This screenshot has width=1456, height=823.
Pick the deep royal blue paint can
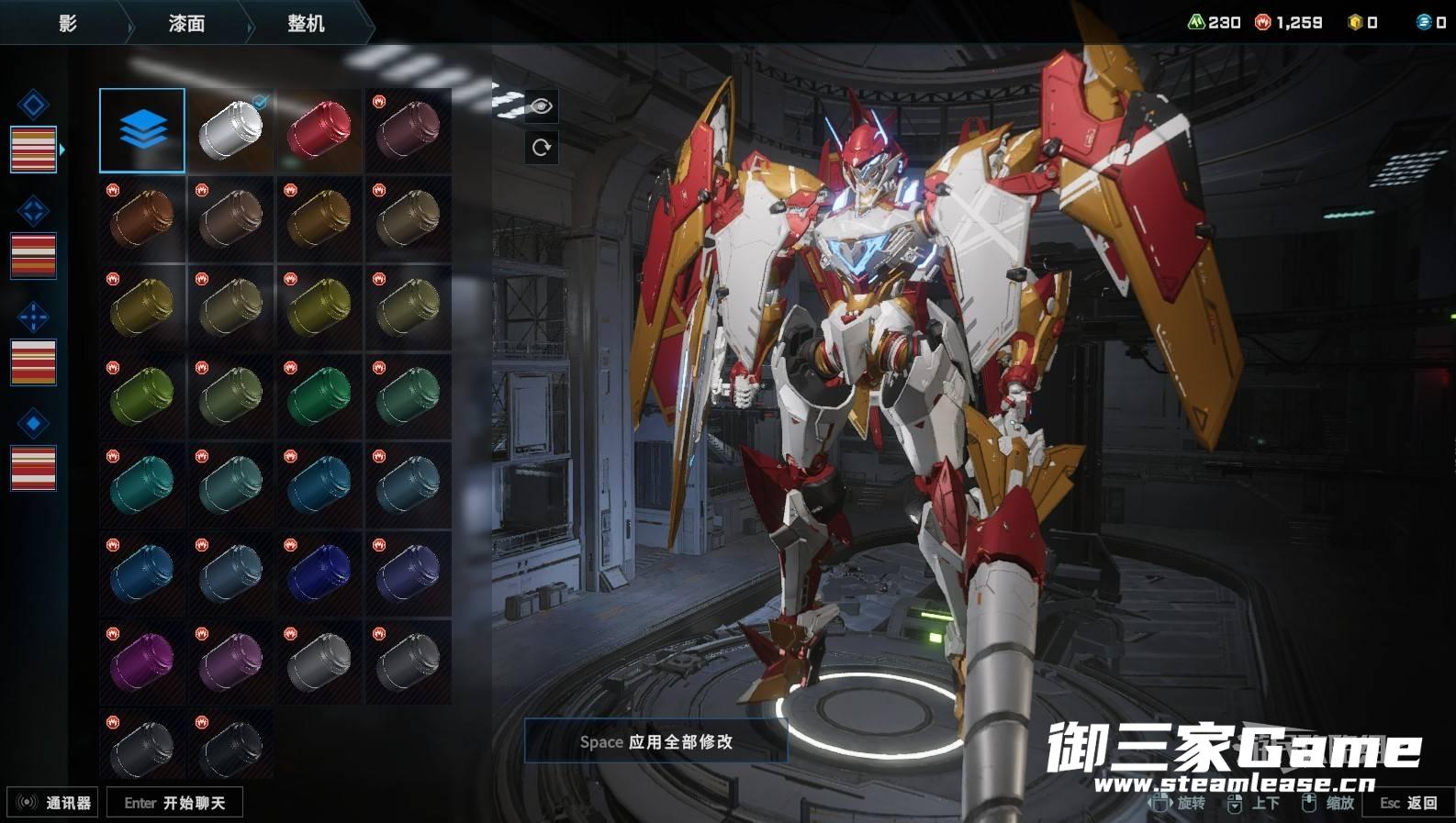pyautogui.click(x=319, y=573)
